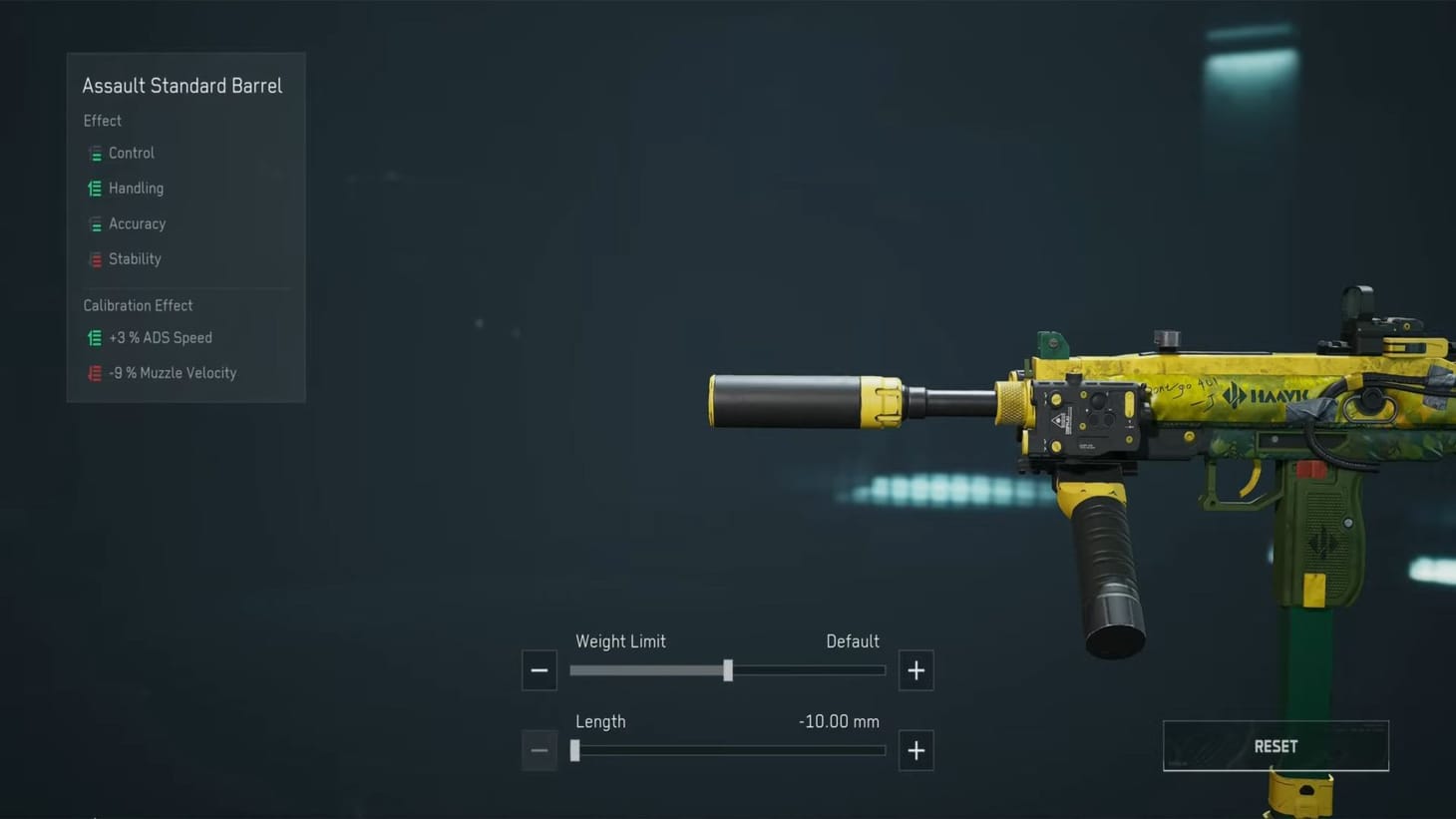Open the Calibration Effect section
Image resolution: width=1456 pixels, height=819 pixels.
tap(138, 305)
